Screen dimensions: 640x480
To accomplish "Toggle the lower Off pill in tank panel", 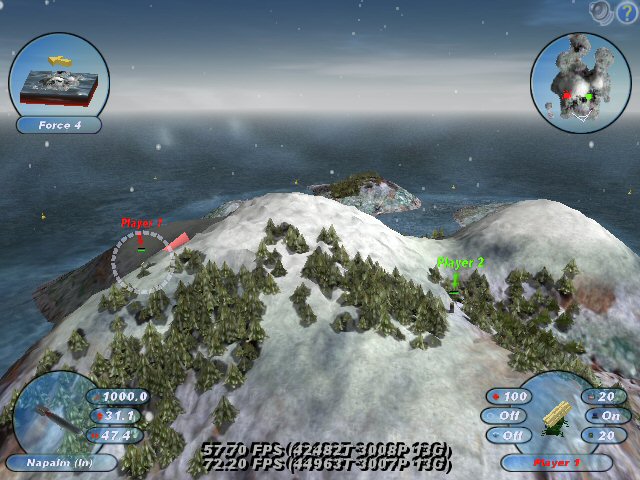I will pos(505,435).
